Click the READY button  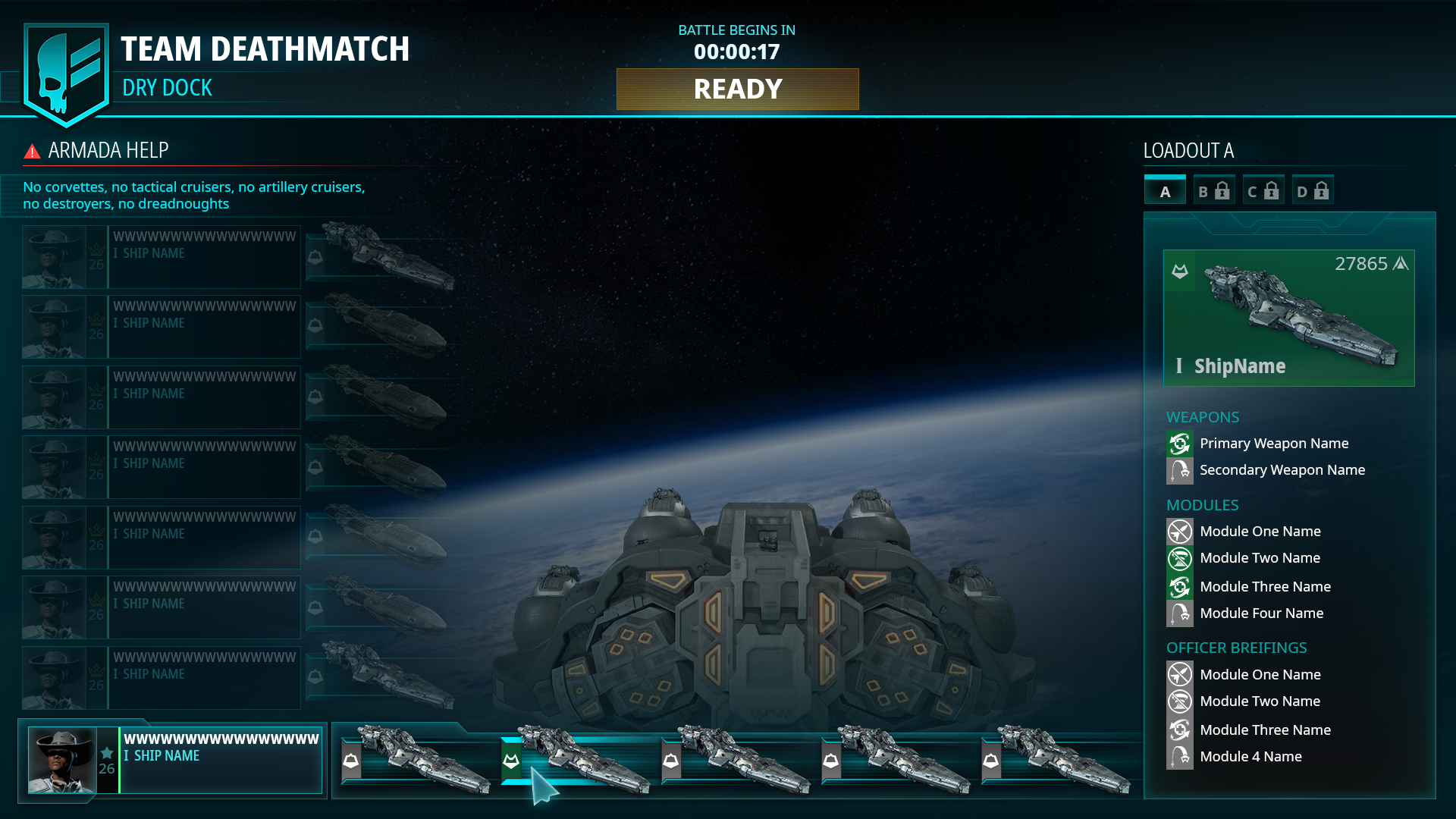point(737,89)
